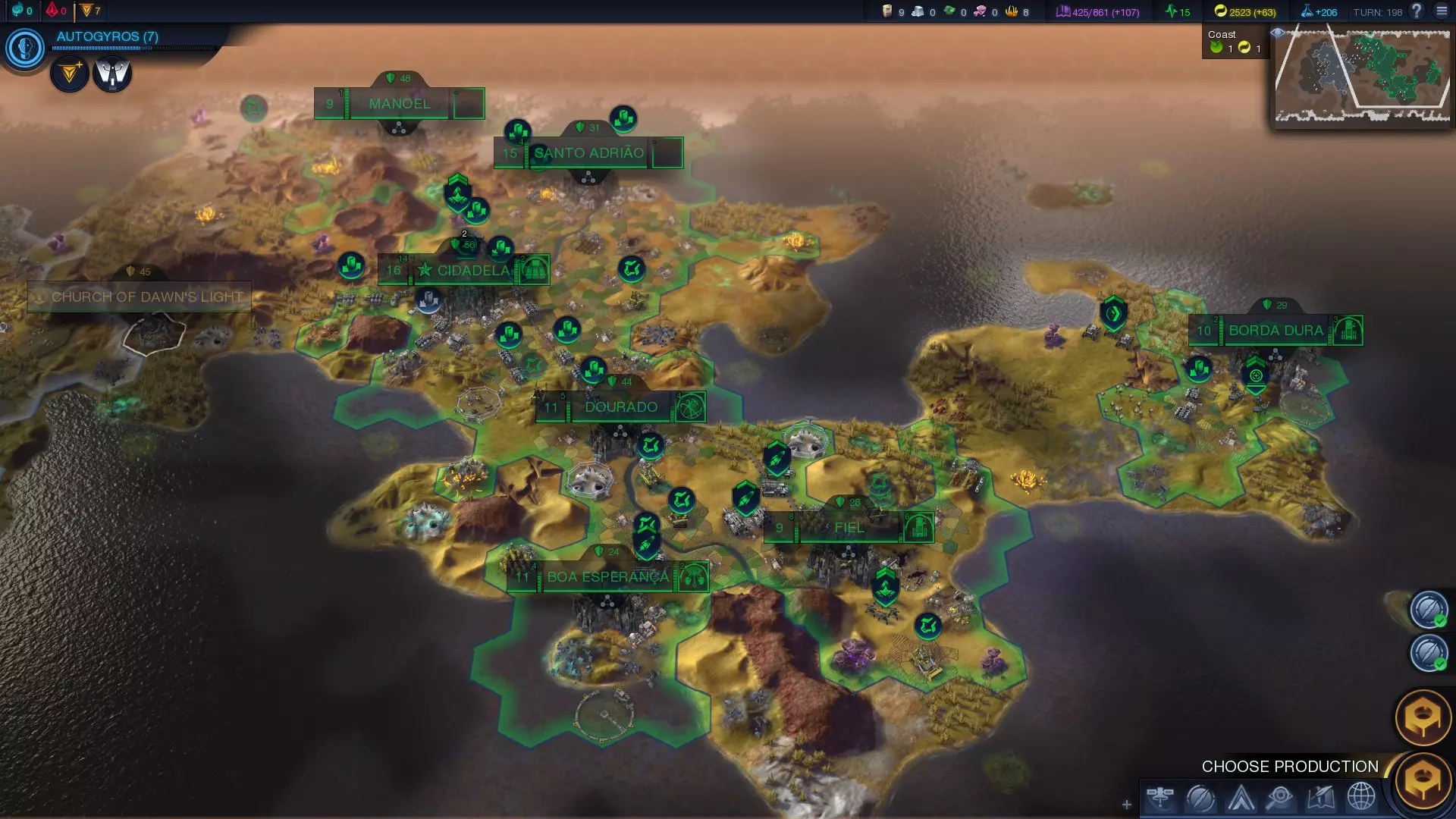Select the Santo Adrião city banner
This screenshot has width=1456, height=819.
[x=588, y=153]
